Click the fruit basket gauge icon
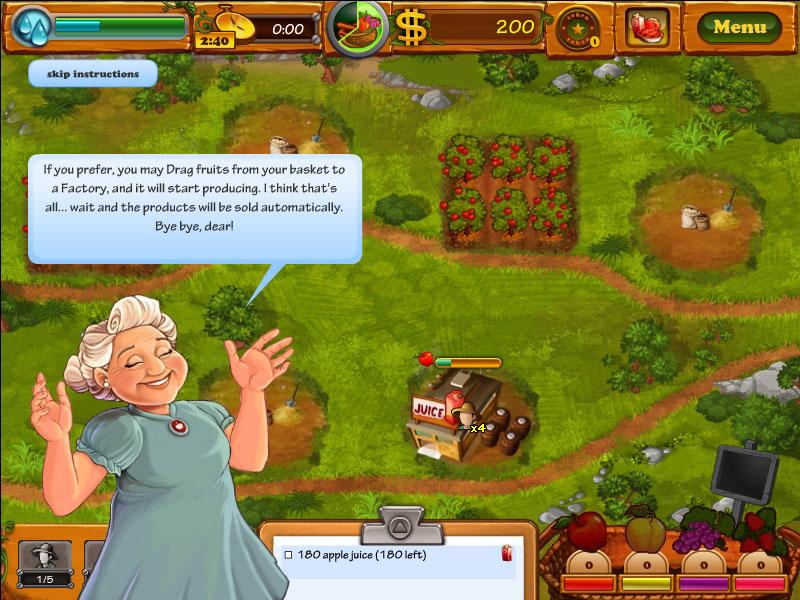The width and height of the screenshot is (800, 600). (x=358, y=27)
